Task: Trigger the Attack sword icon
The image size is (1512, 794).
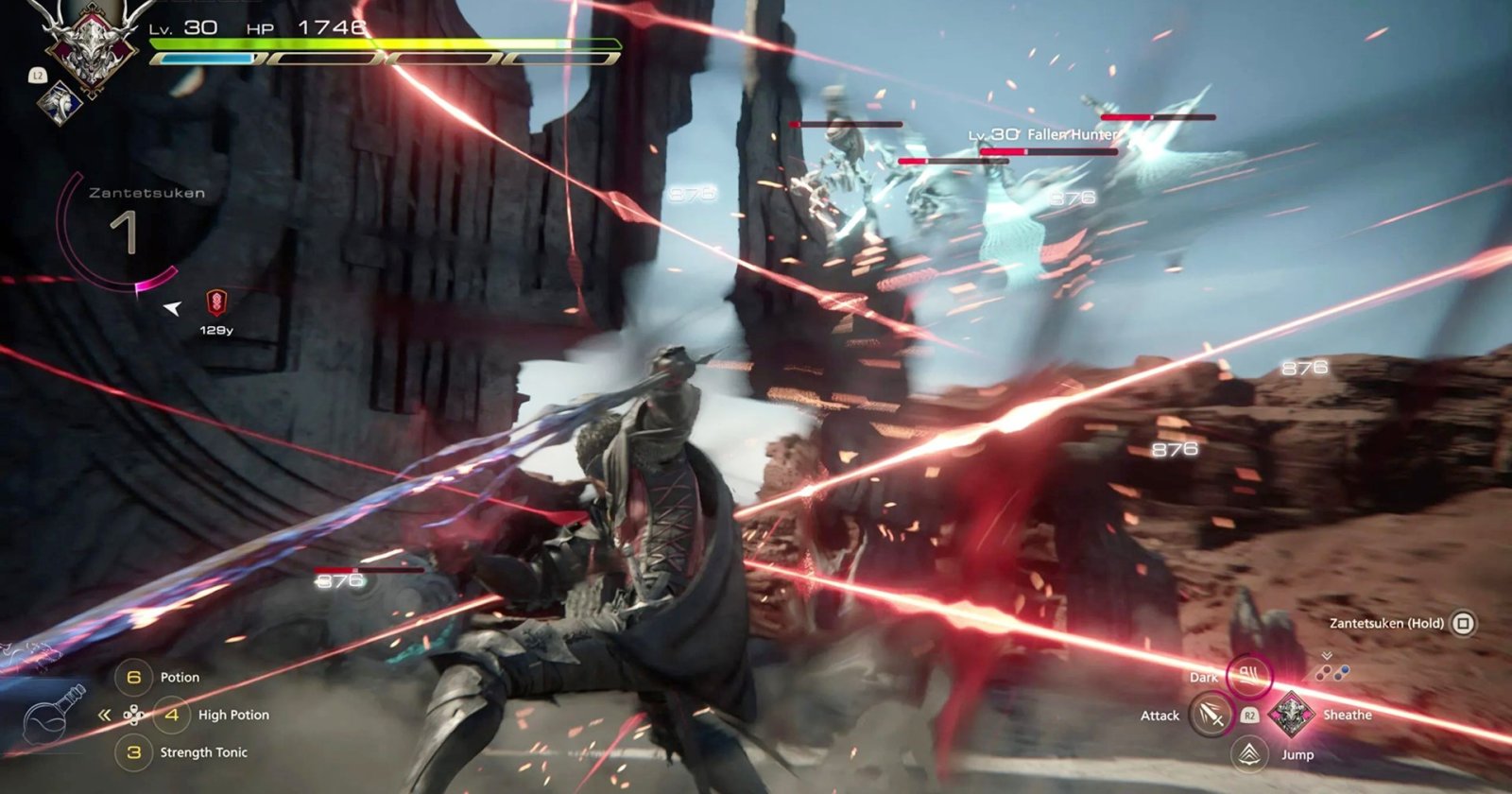Action: [1211, 715]
